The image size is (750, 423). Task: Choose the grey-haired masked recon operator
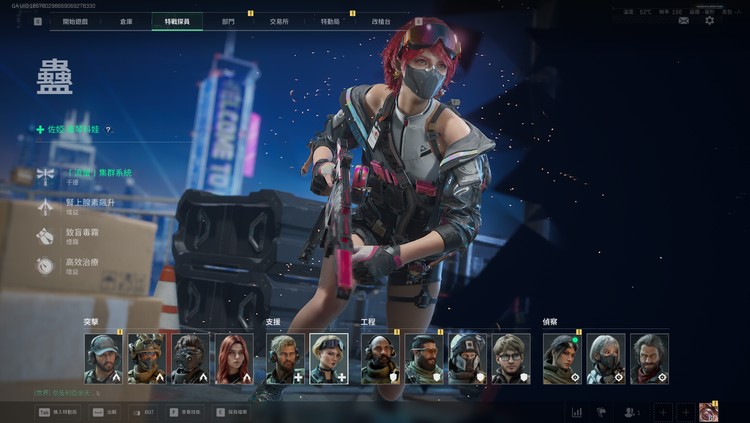click(x=605, y=358)
